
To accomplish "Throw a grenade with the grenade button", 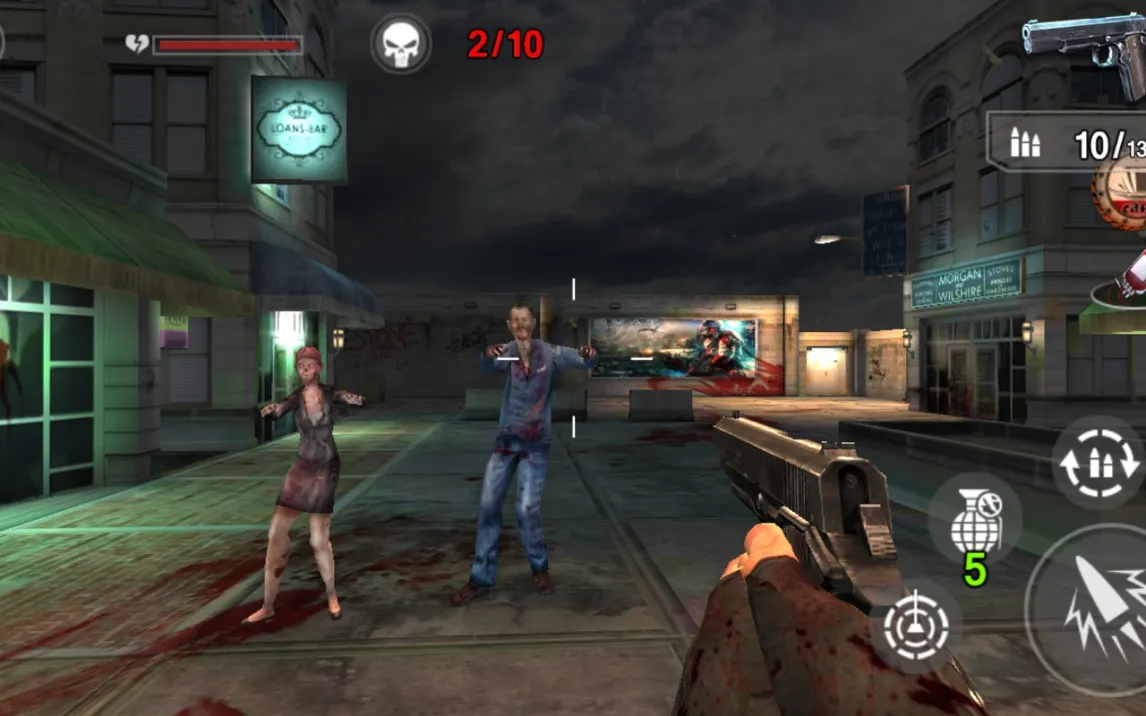I will tap(975, 522).
